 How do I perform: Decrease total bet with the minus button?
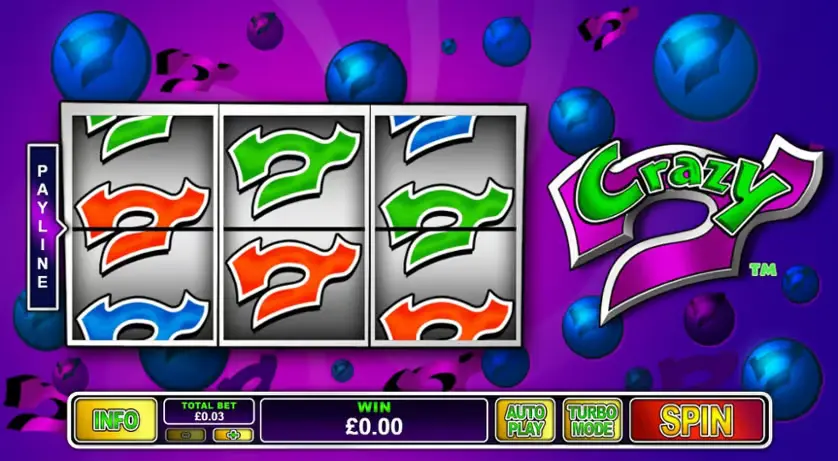pyautogui.click(x=186, y=435)
